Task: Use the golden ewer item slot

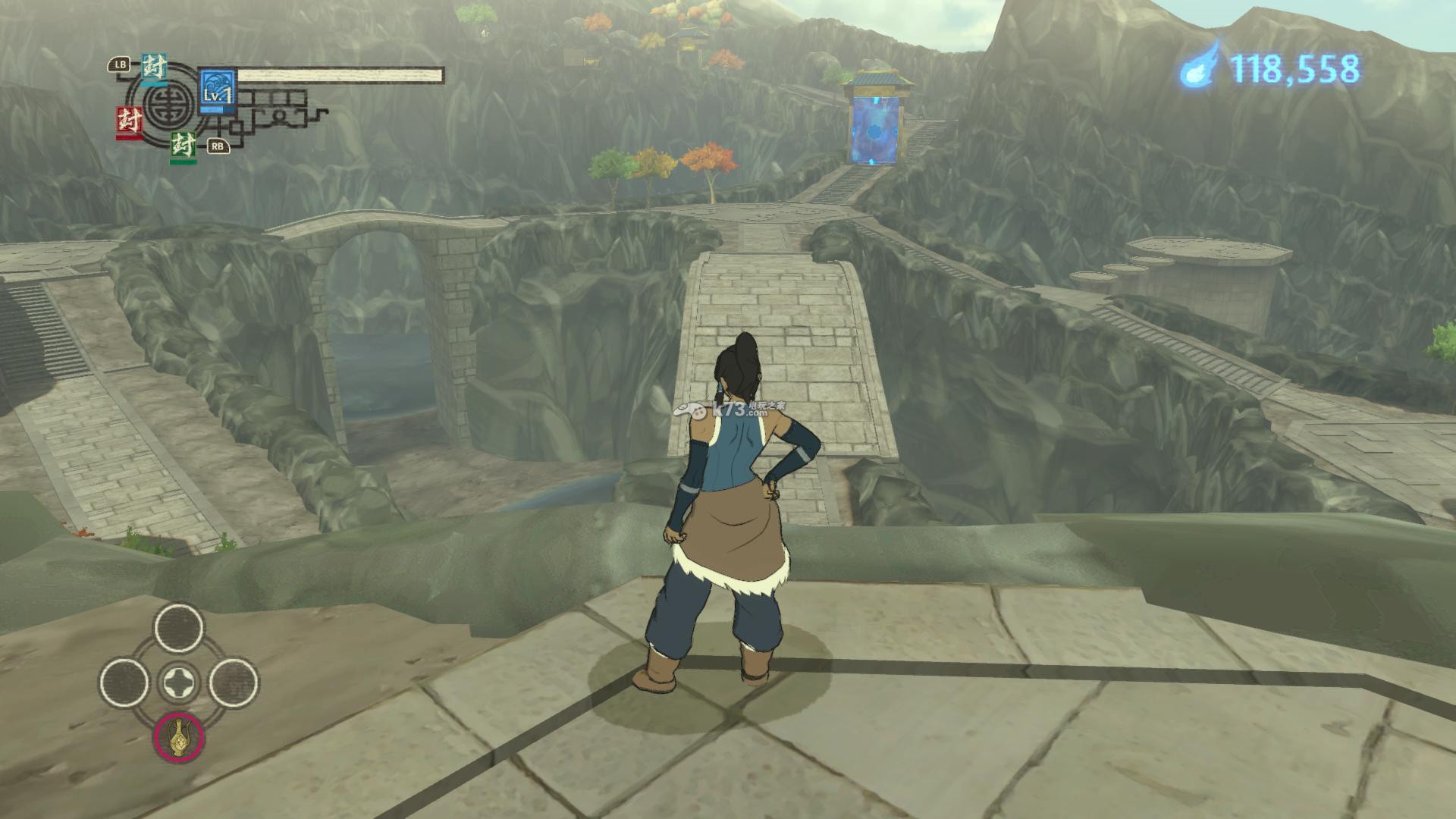Action: (179, 736)
